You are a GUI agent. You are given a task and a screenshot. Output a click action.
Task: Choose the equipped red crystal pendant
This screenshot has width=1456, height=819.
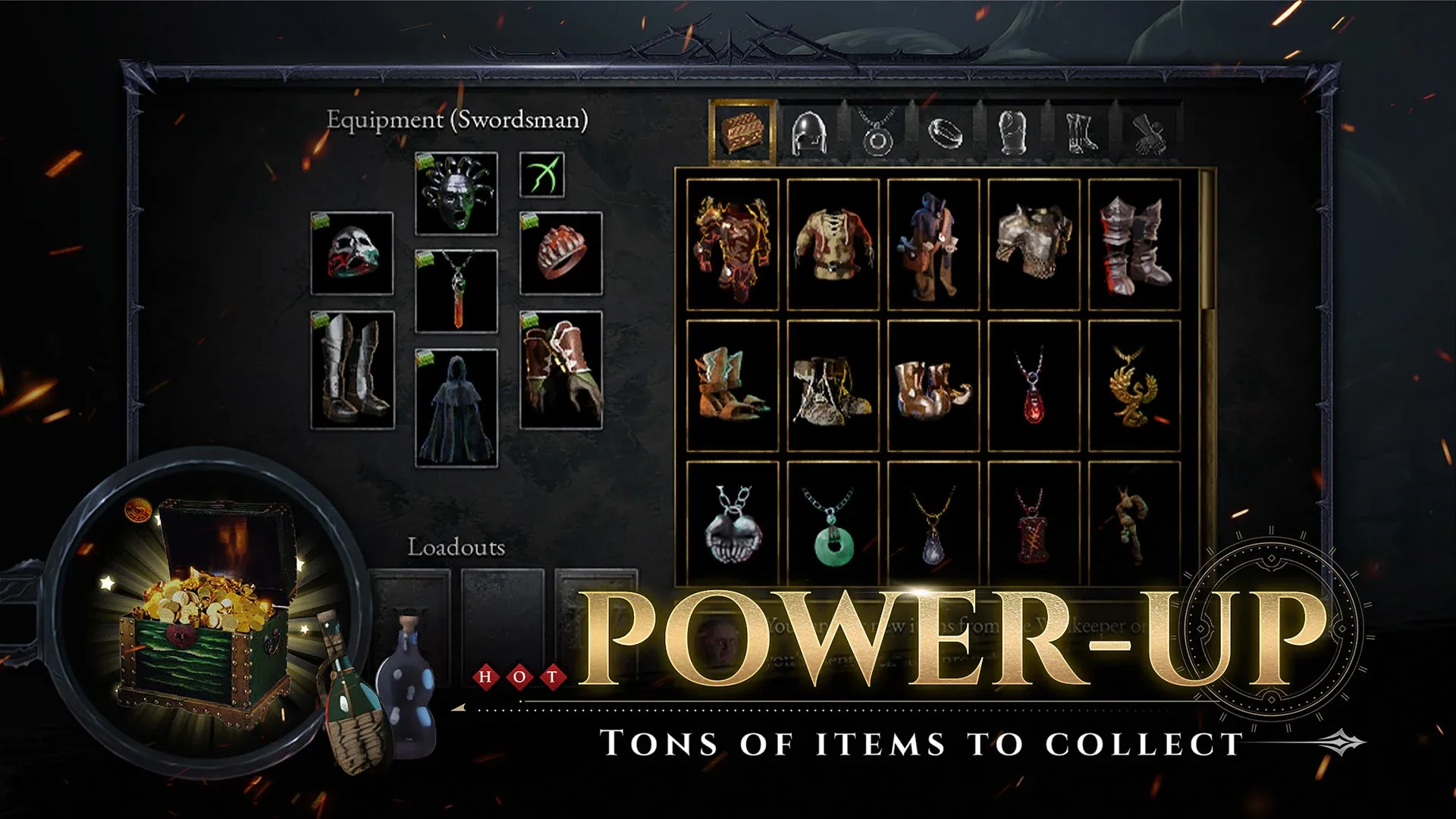click(x=457, y=291)
